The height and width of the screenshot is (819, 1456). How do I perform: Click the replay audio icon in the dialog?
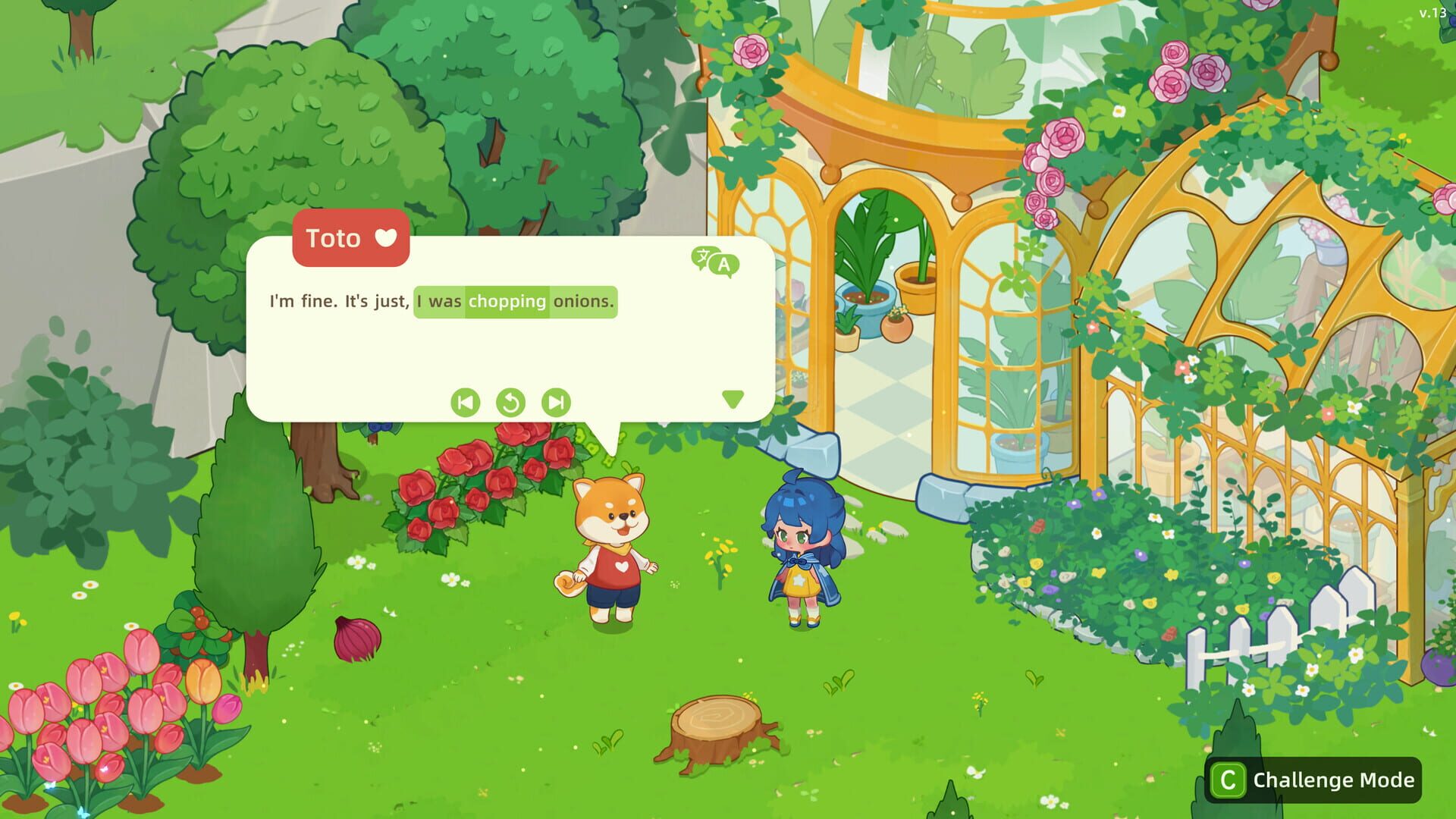[511, 403]
